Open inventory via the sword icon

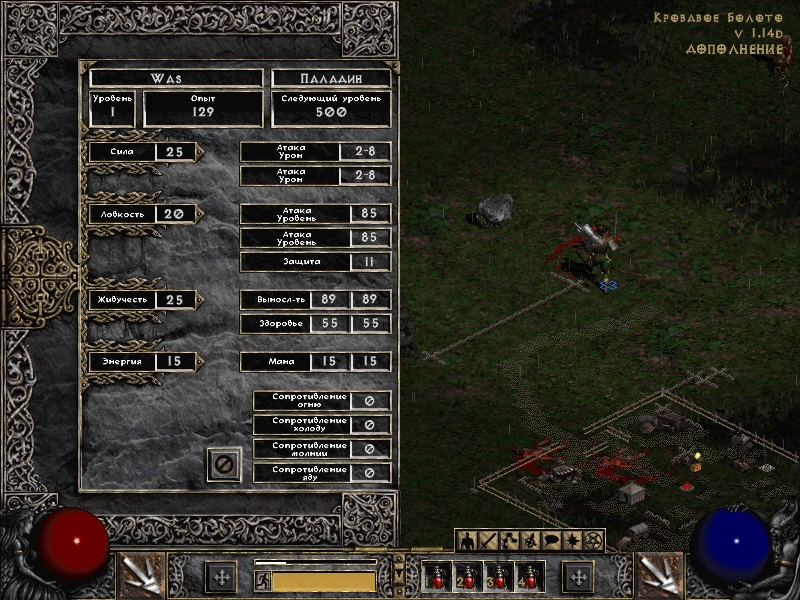[x=488, y=541]
